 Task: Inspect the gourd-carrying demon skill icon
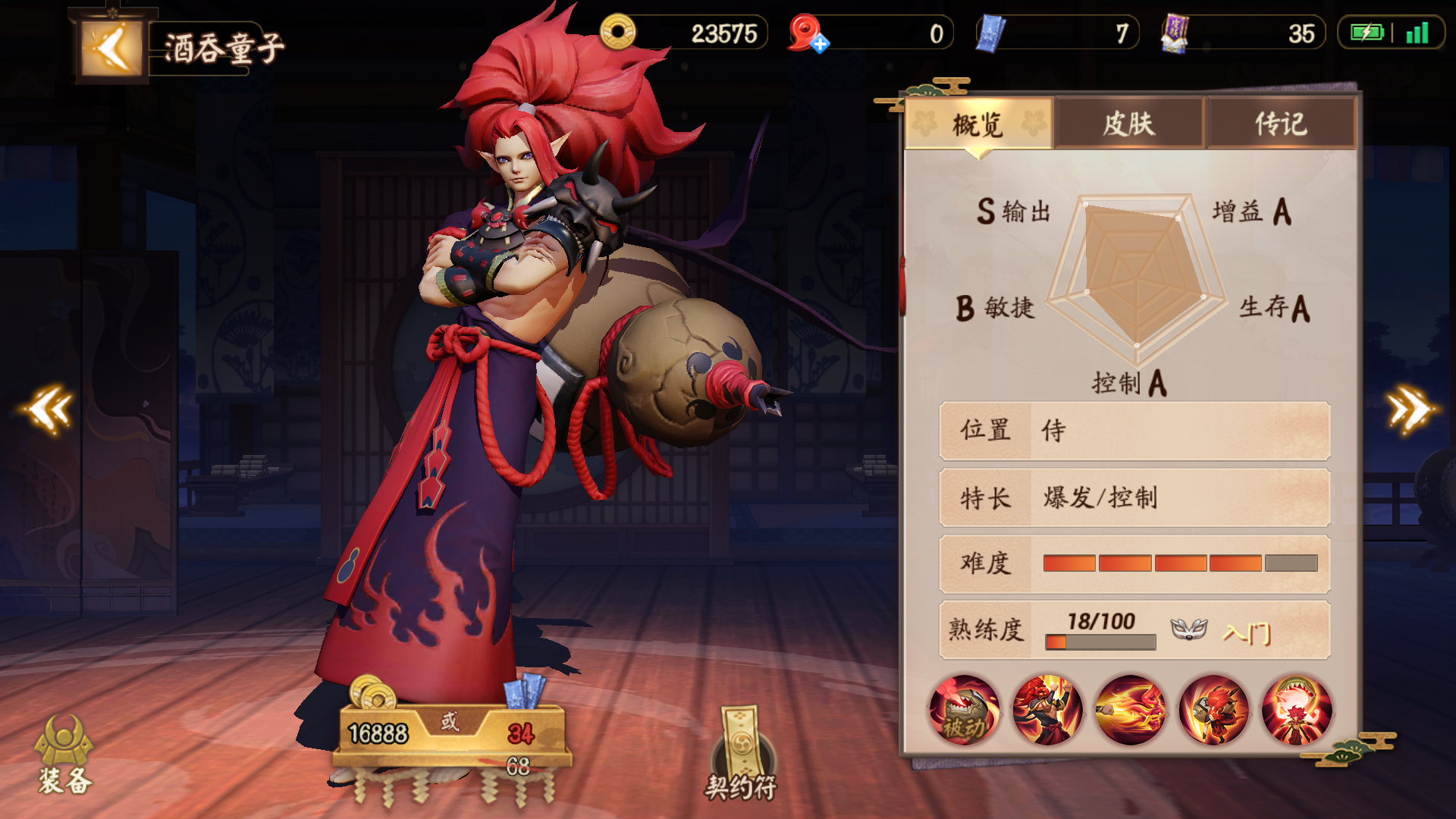tap(1214, 711)
